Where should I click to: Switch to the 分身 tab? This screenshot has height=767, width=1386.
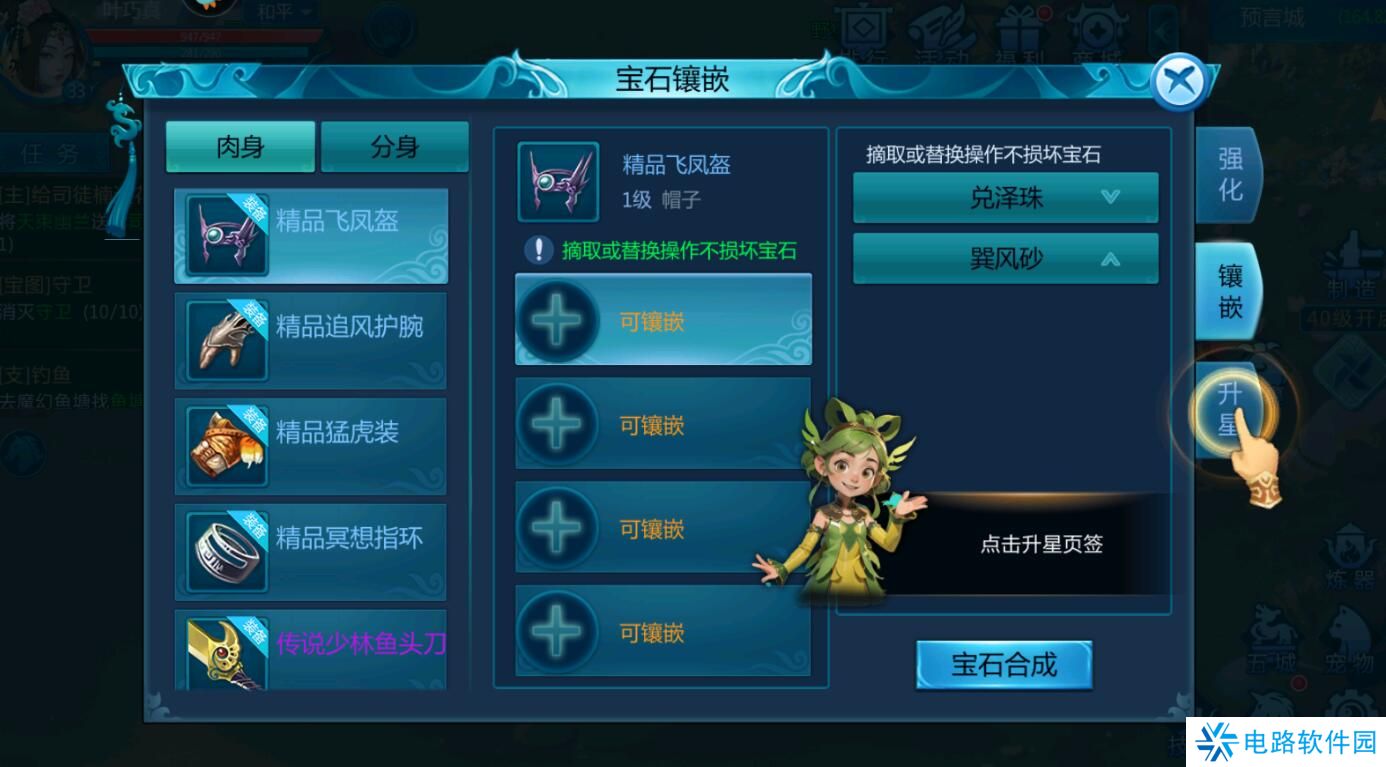394,145
